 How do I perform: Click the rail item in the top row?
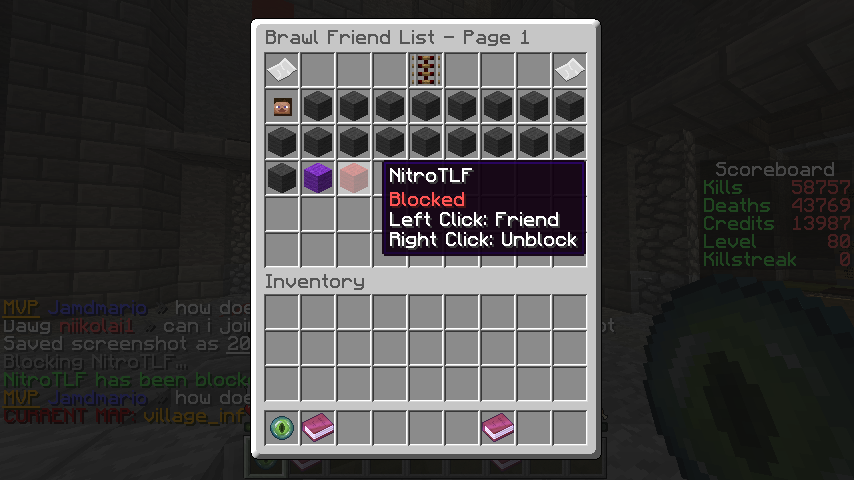click(x=426, y=69)
